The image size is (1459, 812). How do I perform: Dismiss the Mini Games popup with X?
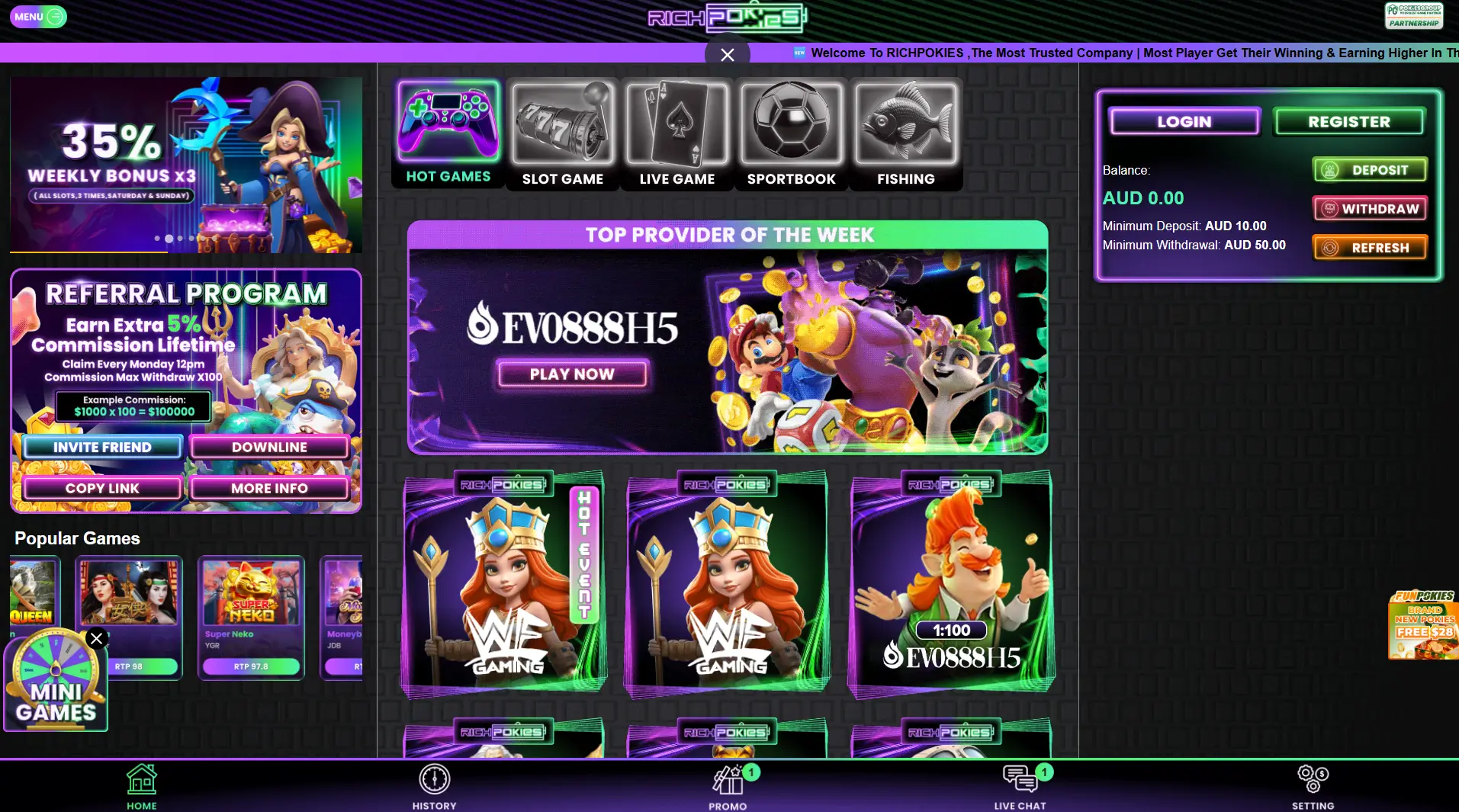(x=95, y=639)
